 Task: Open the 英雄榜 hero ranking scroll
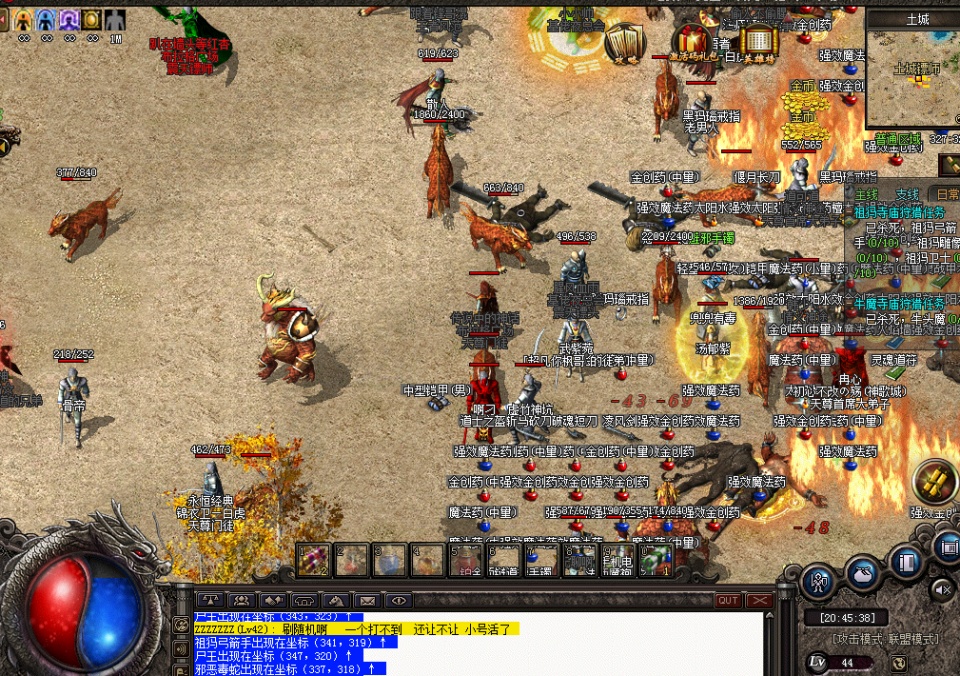click(760, 42)
